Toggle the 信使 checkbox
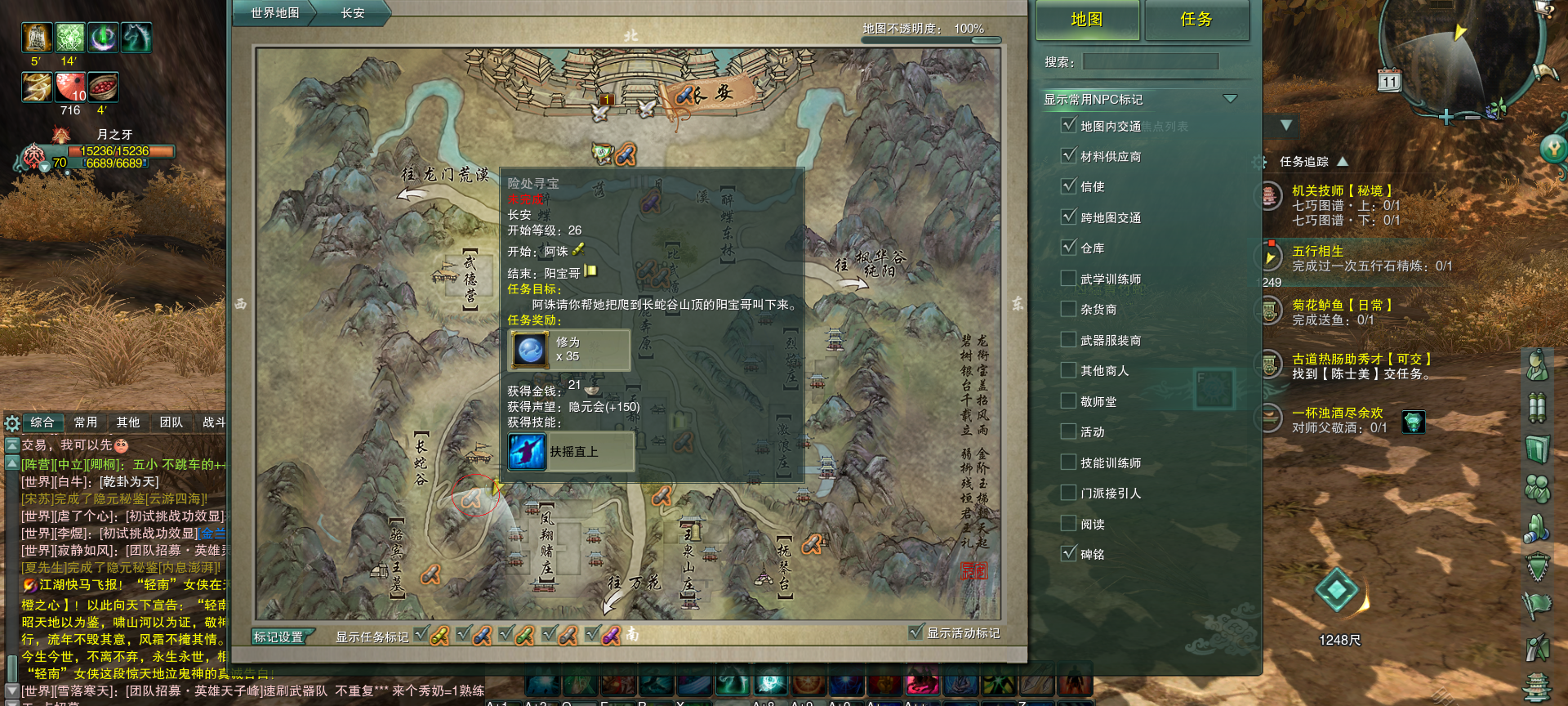Image resolution: width=1568 pixels, height=706 pixels. (x=1068, y=185)
